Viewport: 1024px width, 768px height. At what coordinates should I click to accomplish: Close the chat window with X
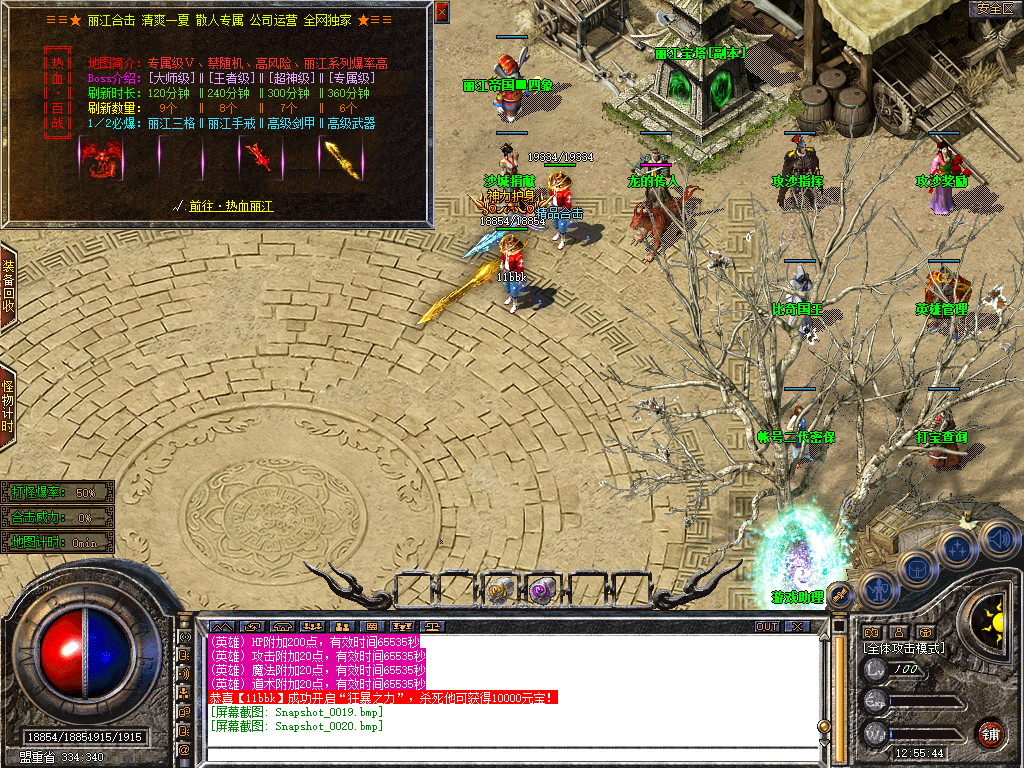[797, 627]
